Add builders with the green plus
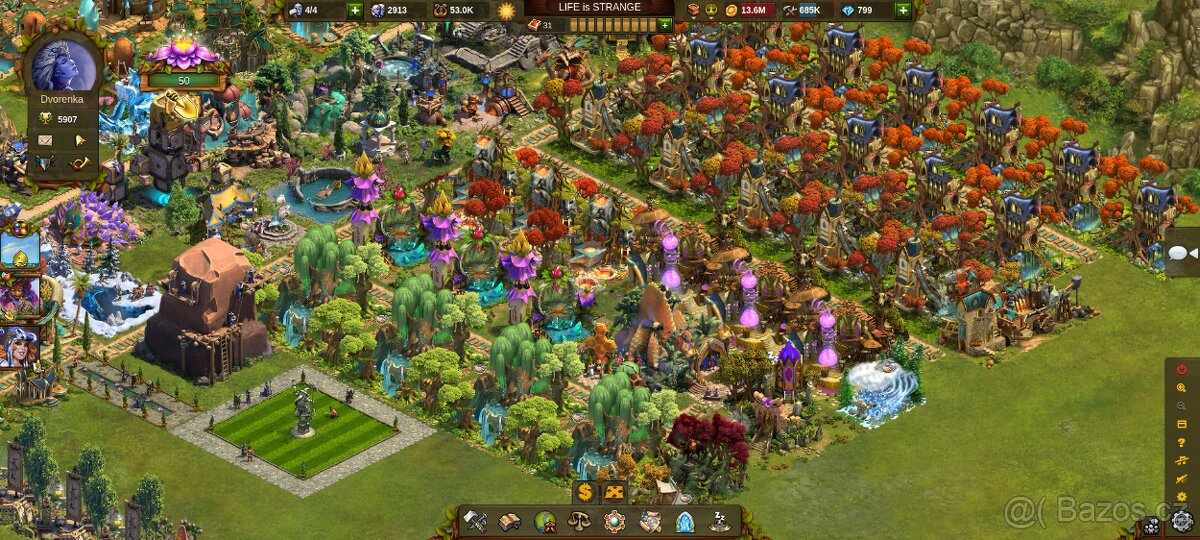This screenshot has width=1200, height=540. pos(355,10)
